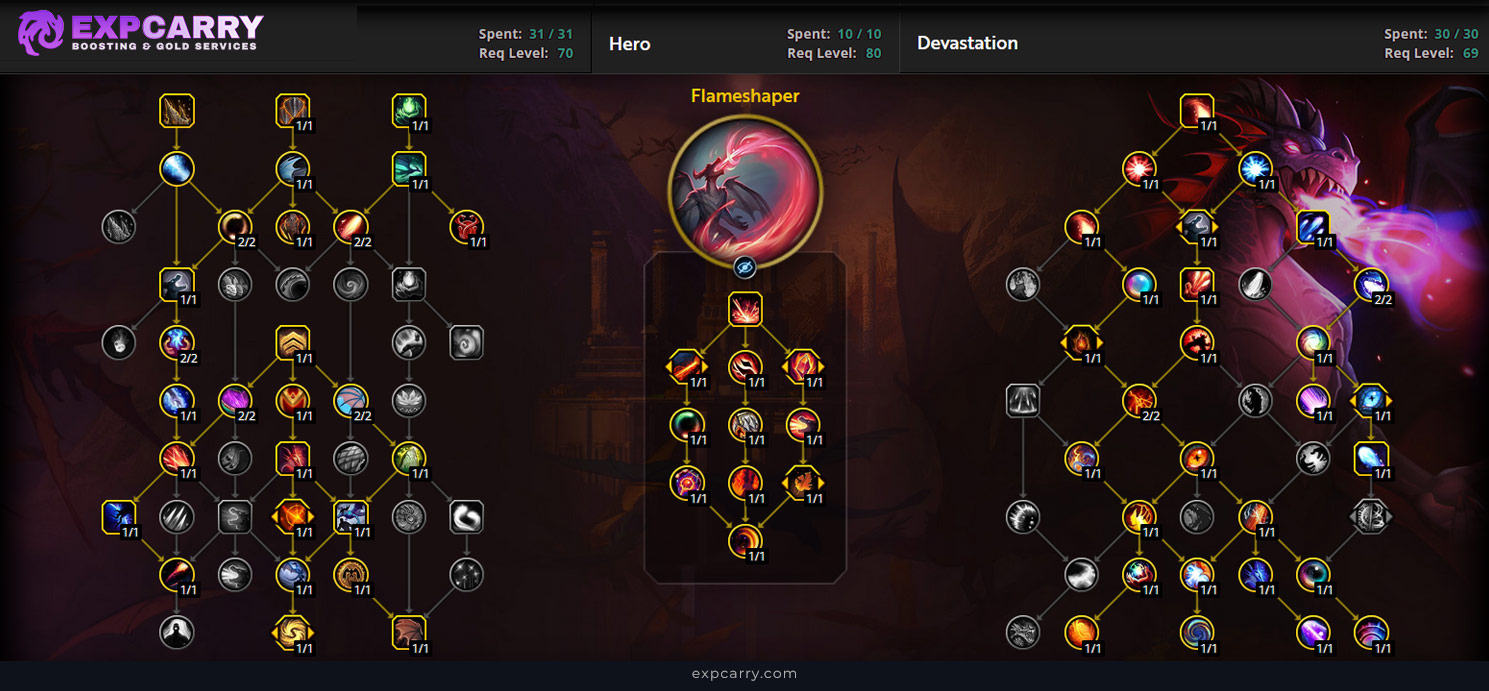
Task: Pick the grey dragon head talent
Action: 1022,632
